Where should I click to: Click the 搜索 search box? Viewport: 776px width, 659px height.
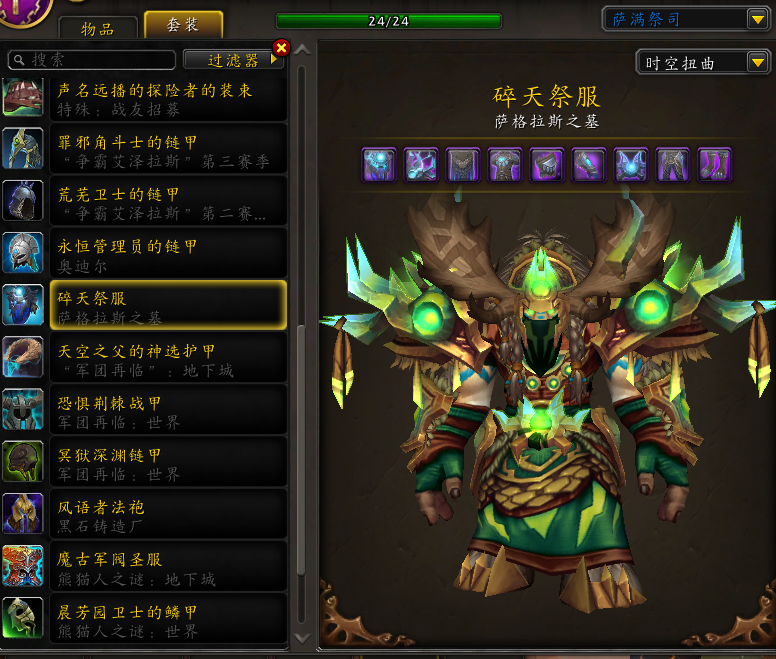(92, 60)
